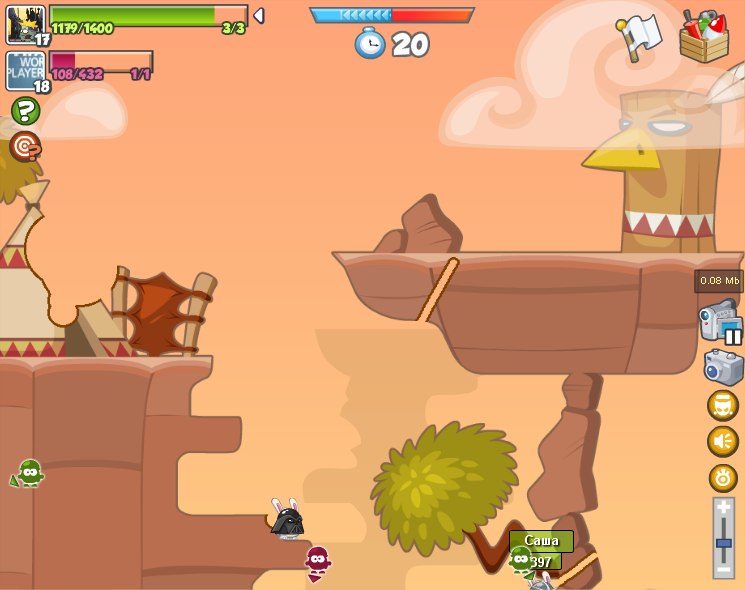Click the orange target hint icon
Viewport: 745px width, 590px height.
point(25,146)
